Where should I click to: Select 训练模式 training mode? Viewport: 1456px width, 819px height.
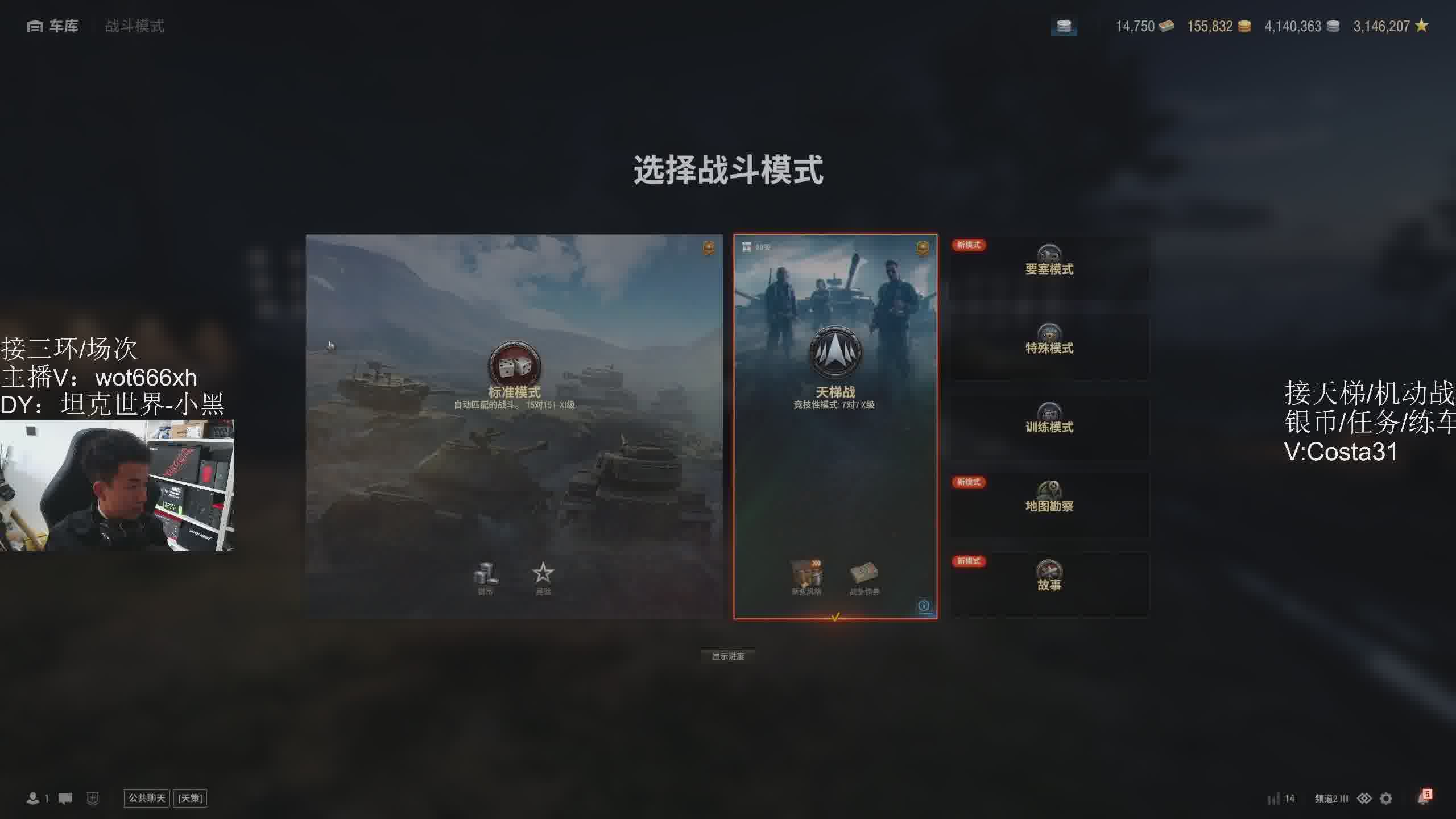(x=1049, y=427)
